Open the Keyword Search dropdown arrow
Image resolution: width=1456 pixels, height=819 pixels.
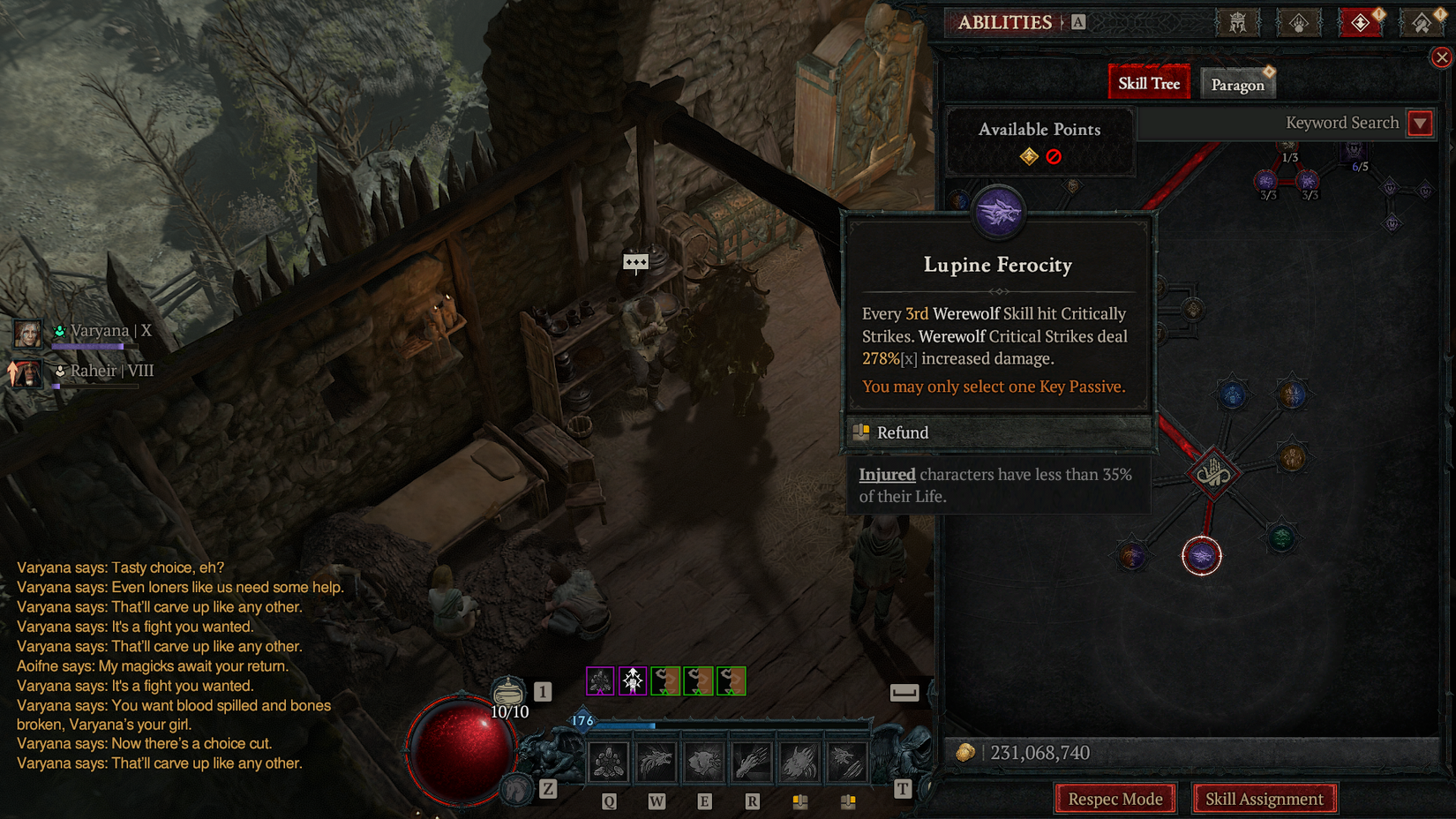point(1420,123)
